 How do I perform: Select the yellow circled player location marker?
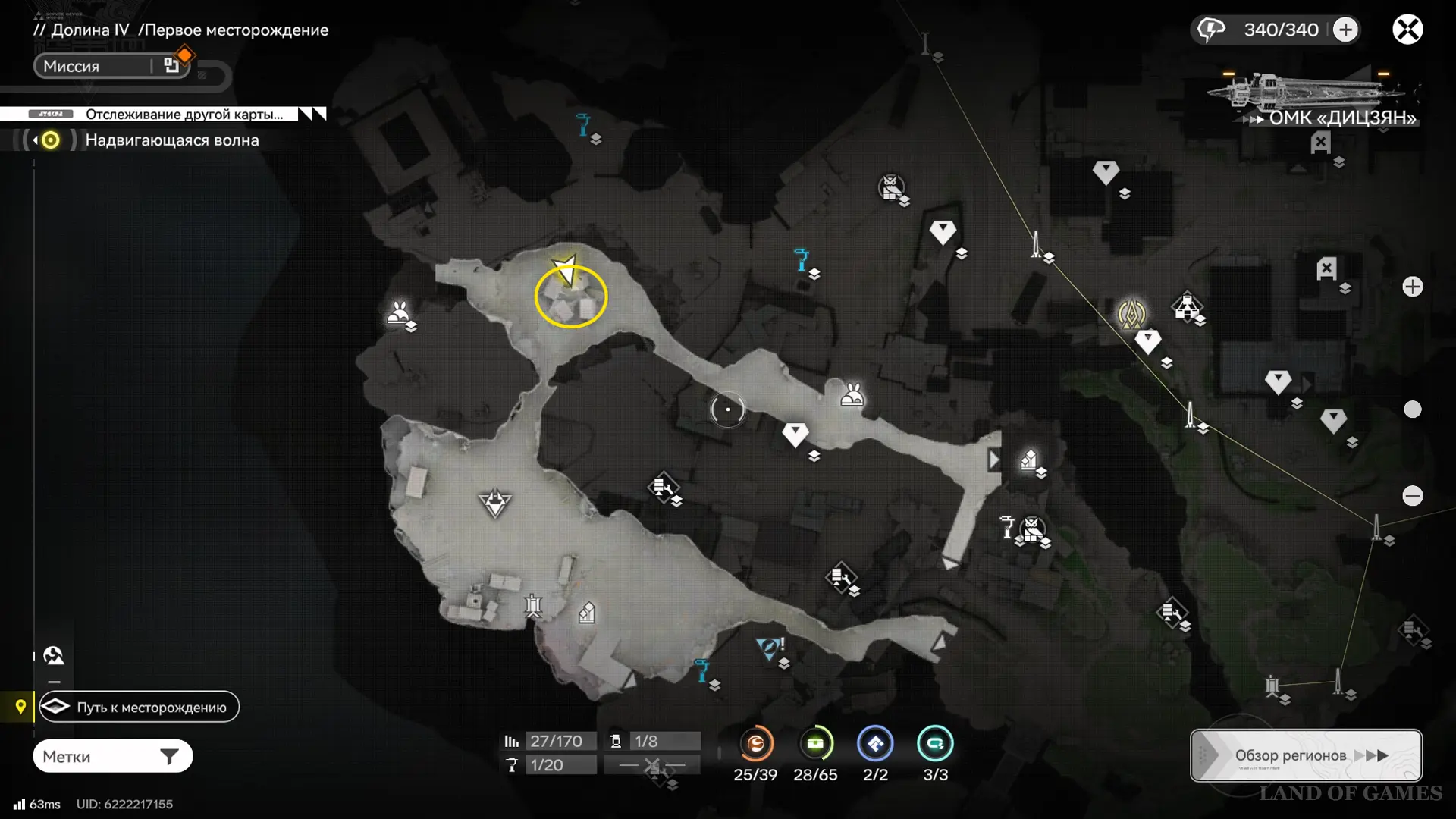570,296
